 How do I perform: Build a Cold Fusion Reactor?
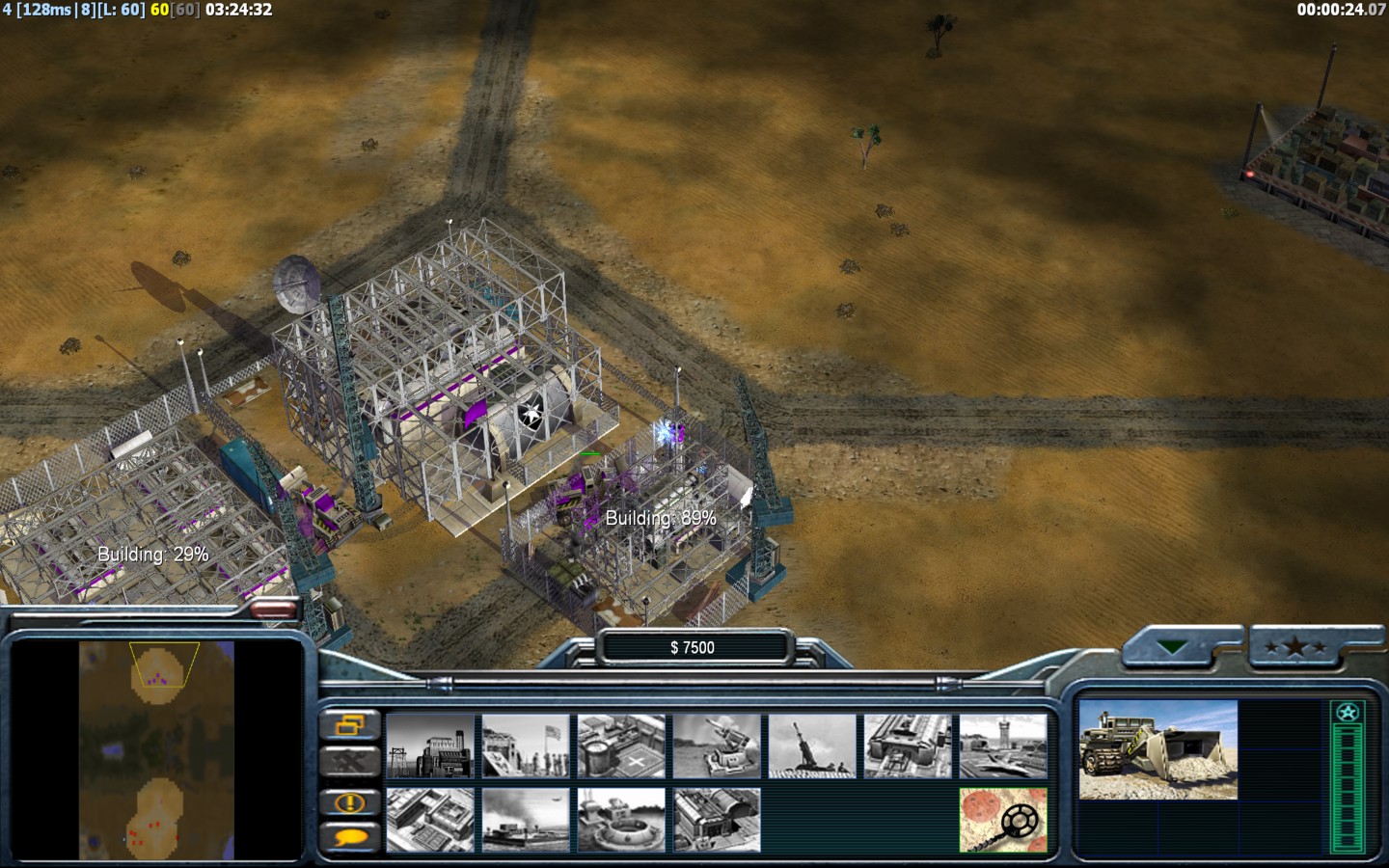tap(430, 746)
